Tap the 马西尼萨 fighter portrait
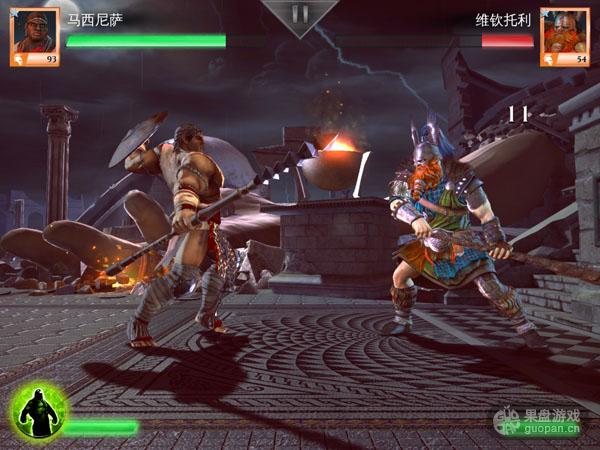The height and width of the screenshot is (450, 600). click(34, 36)
